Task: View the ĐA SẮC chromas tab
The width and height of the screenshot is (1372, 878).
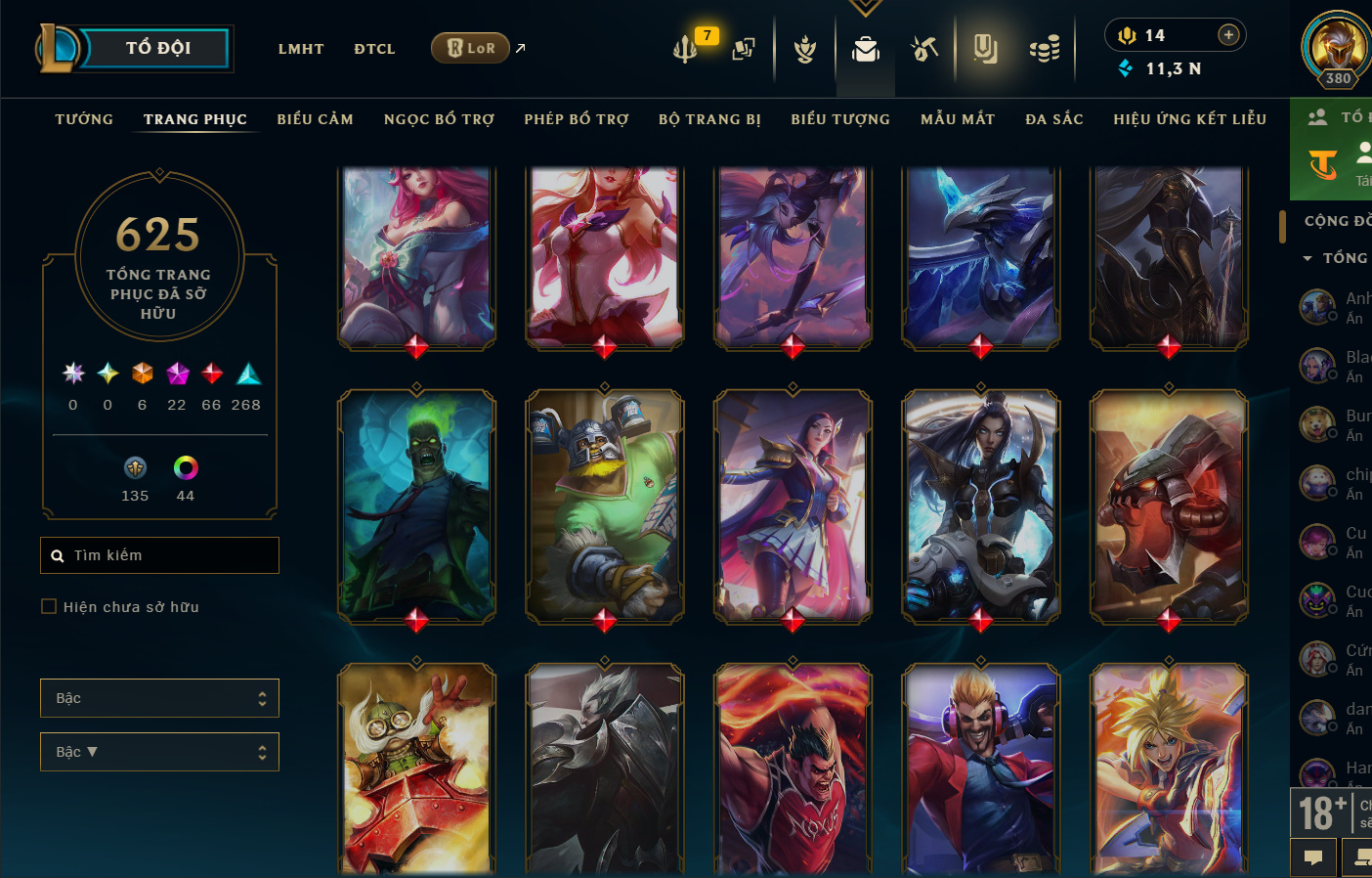Action: coord(1054,119)
